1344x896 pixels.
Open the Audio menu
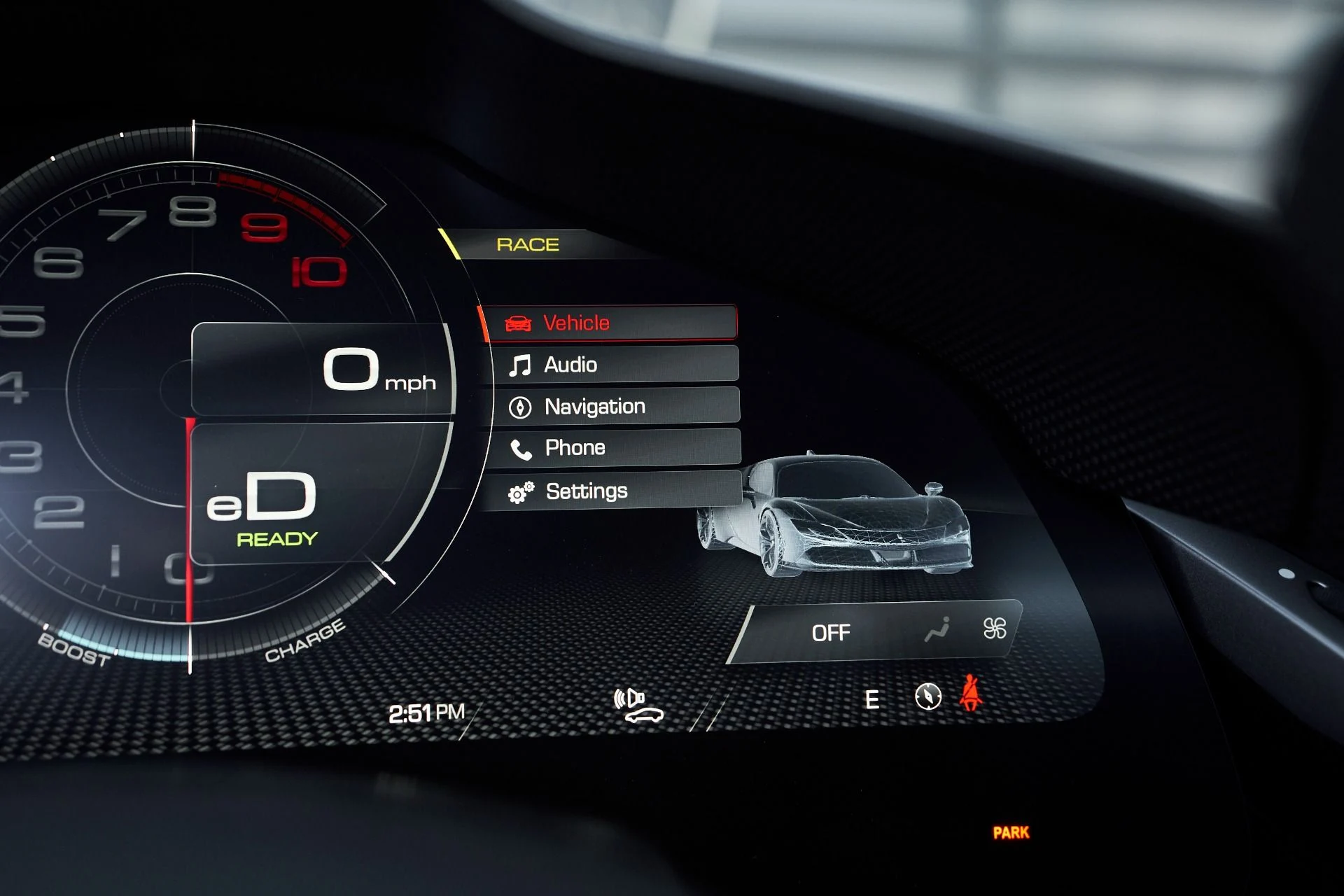click(612, 365)
